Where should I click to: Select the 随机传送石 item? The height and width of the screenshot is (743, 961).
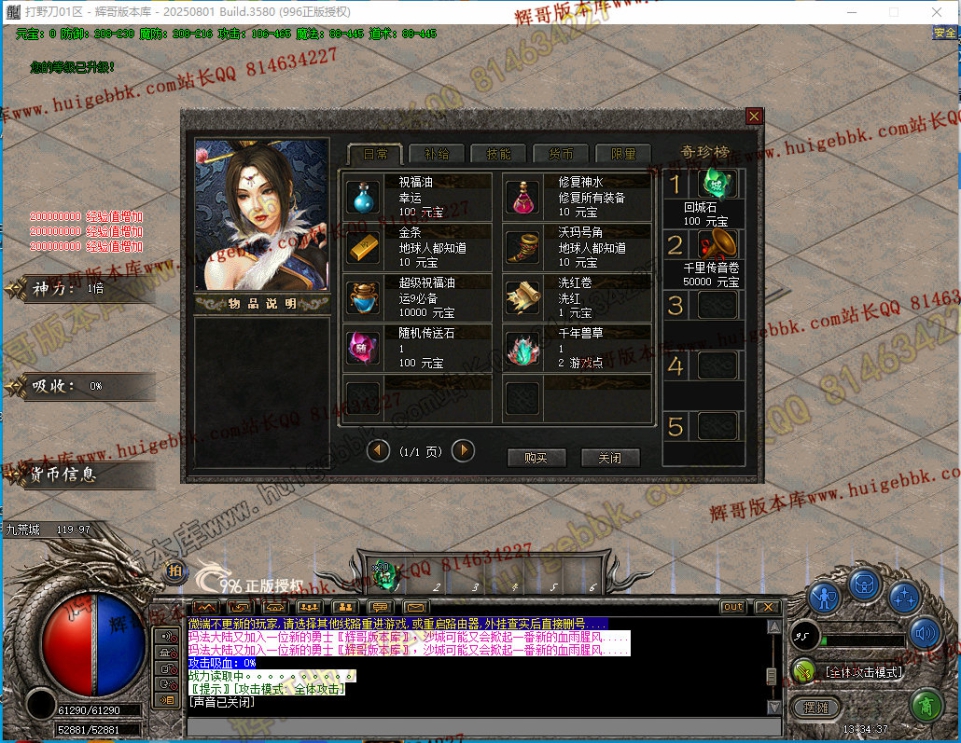(x=364, y=347)
